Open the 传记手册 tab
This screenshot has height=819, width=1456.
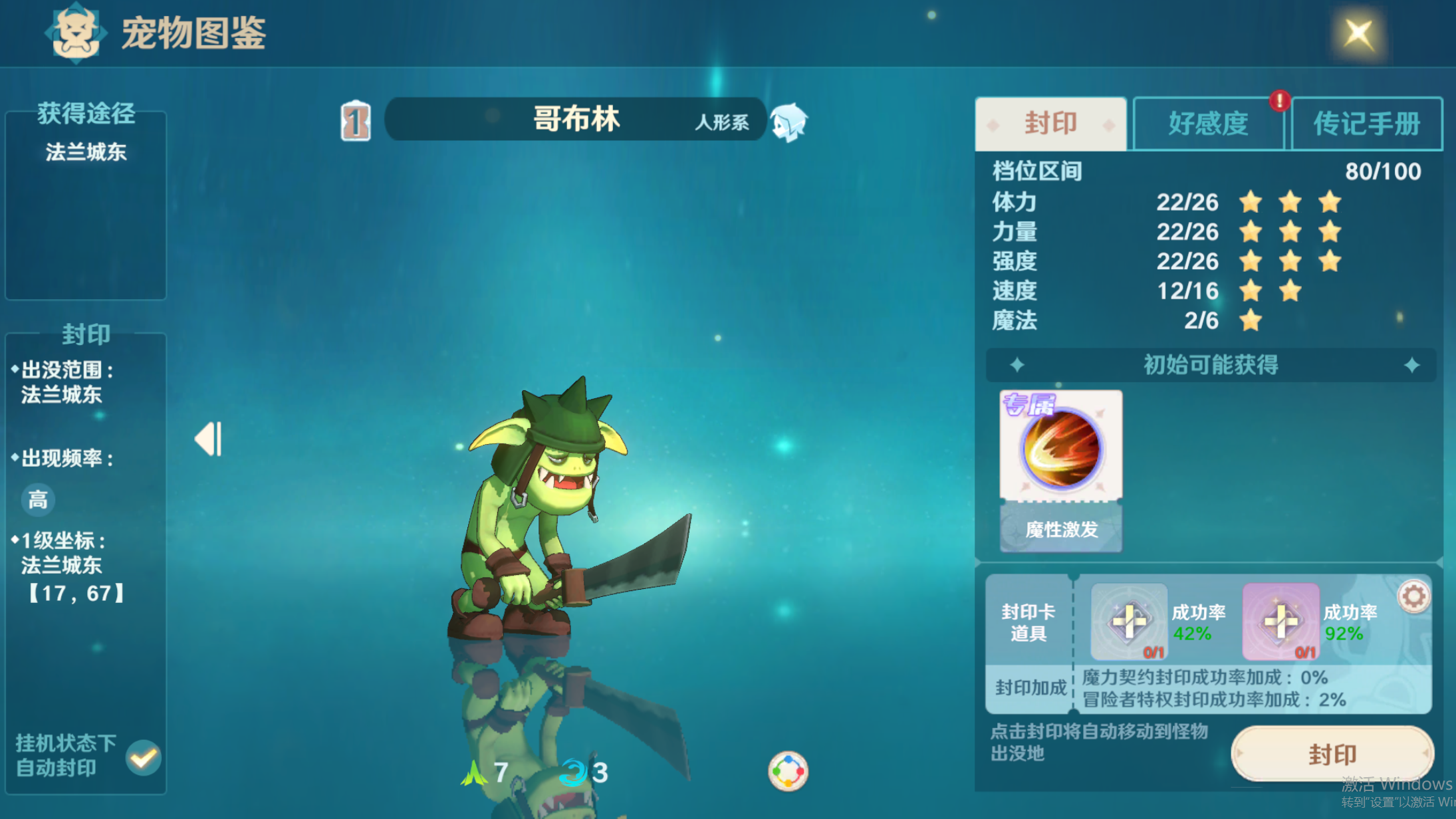tap(1366, 124)
